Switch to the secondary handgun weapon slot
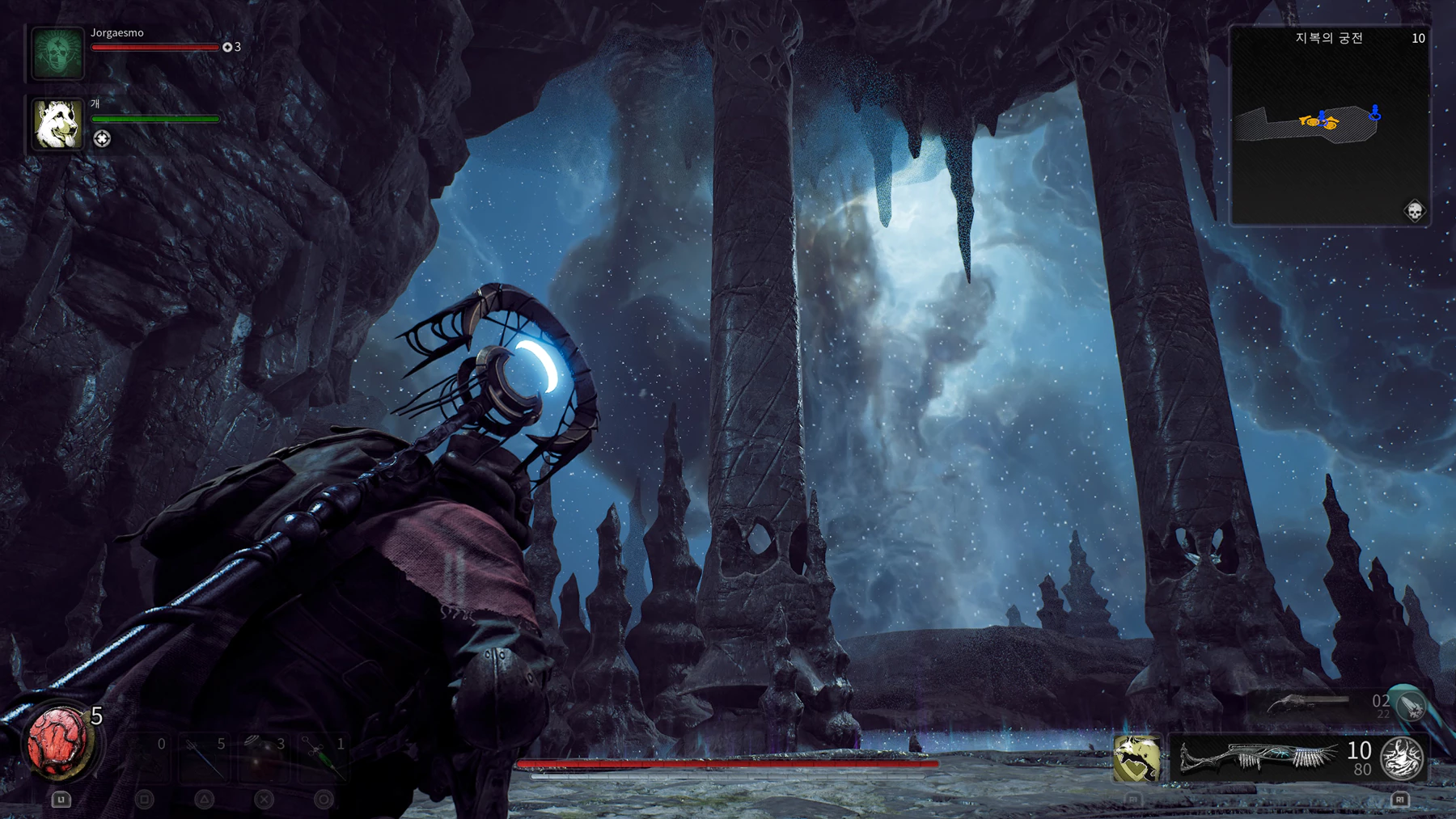Image resolution: width=1456 pixels, height=819 pixels. click(x=1308, y=705)
